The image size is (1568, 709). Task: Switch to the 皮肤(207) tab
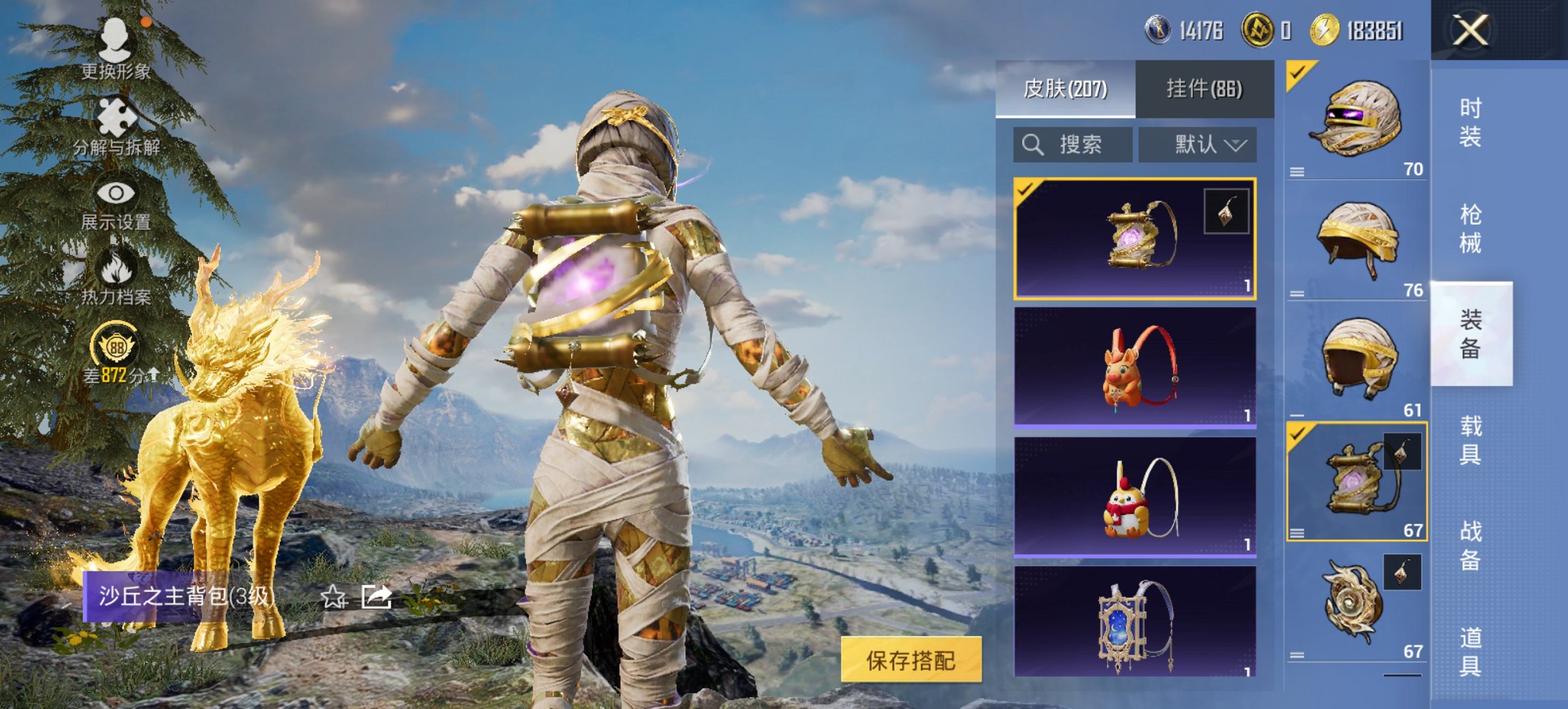(1064, 90)
